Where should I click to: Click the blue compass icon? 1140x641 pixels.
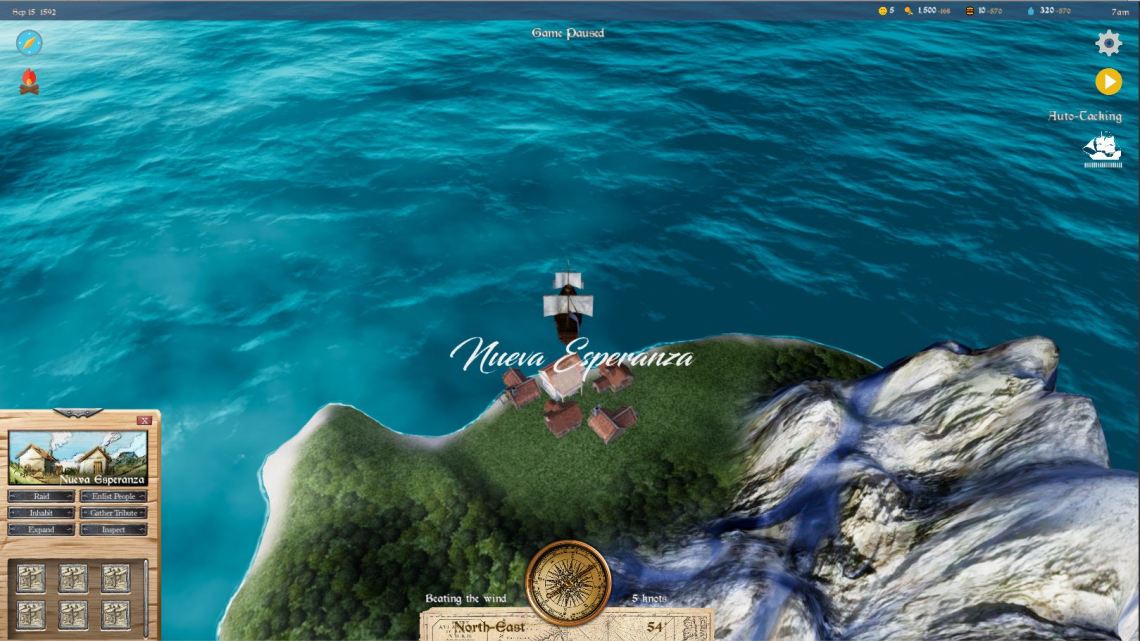pos(29,43)
